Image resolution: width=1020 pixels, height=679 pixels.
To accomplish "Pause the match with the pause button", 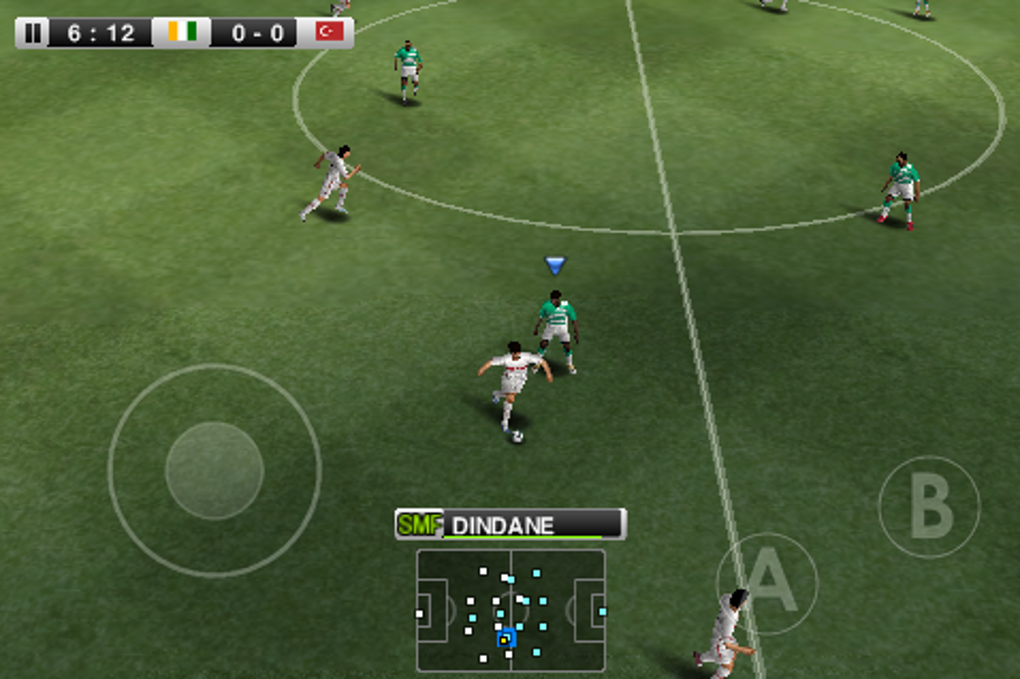I will tap(33, 33).
